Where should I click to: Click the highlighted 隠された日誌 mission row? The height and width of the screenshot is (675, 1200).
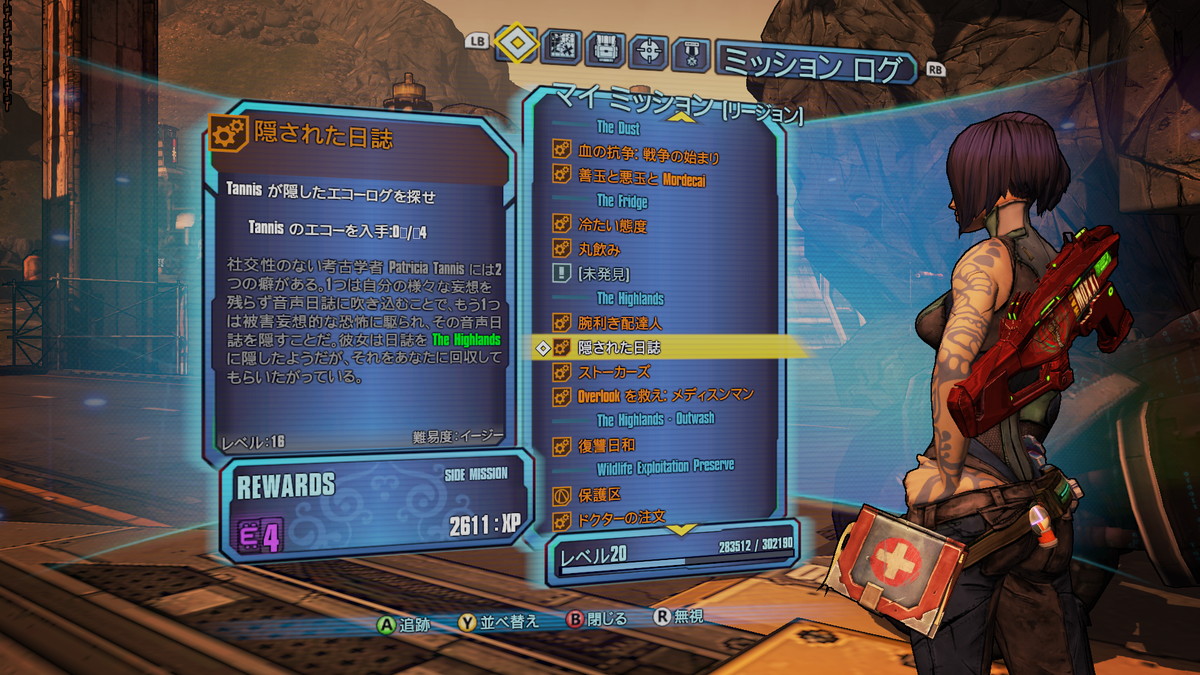coord(619,347)
